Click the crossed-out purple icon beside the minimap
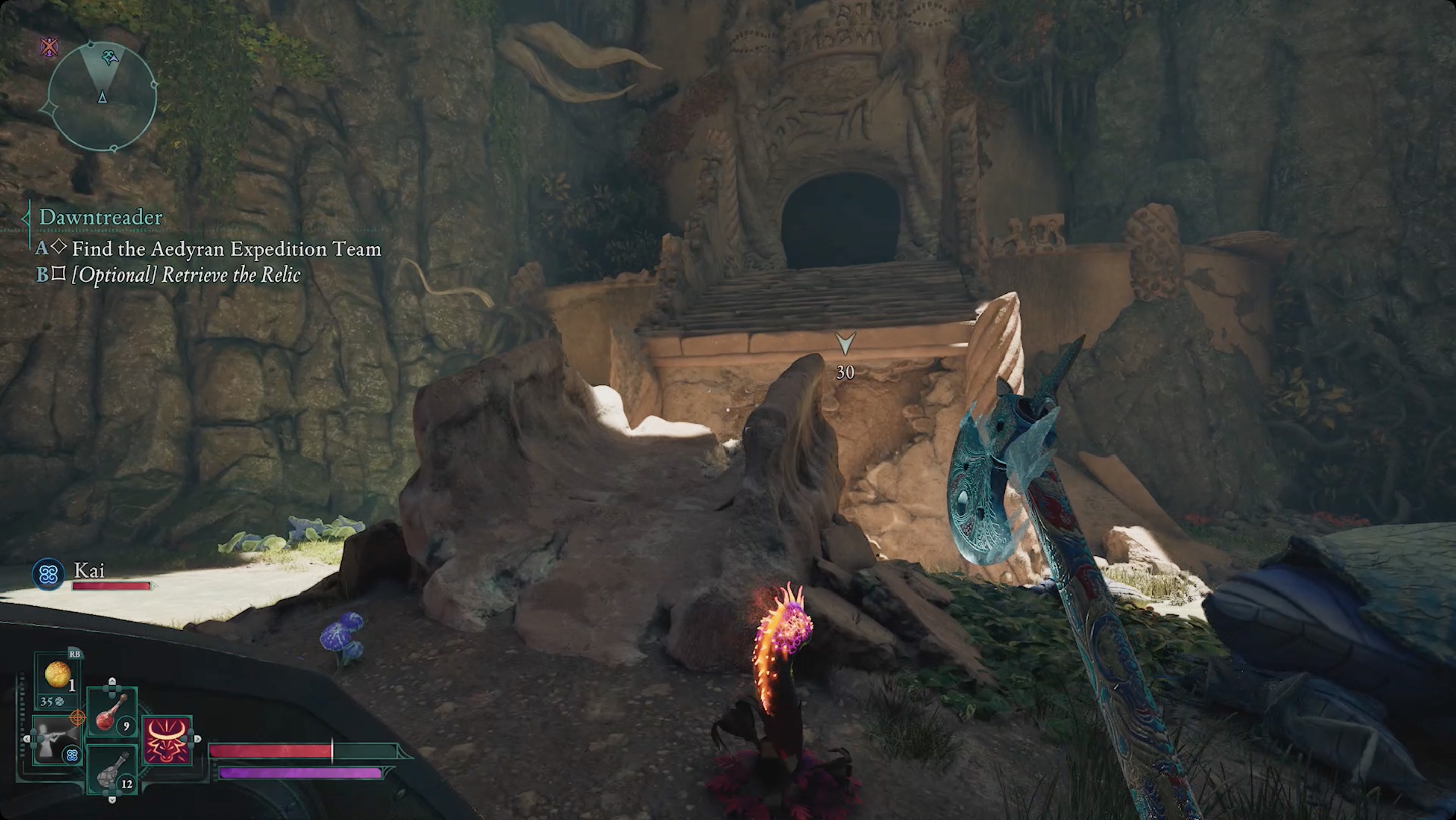Viewport: 1456px width, 820px height. click(49, 47)
